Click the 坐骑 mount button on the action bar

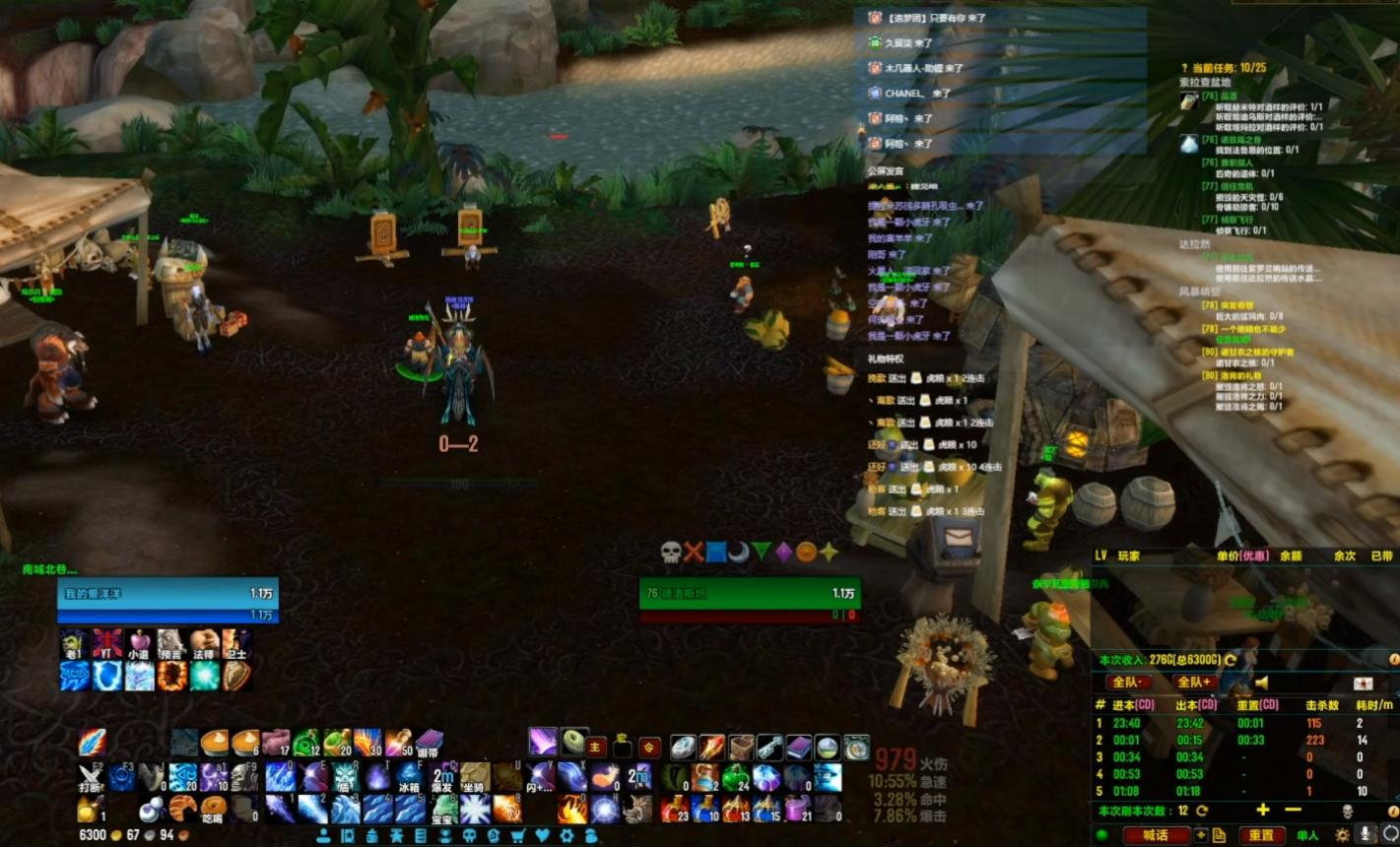coord(475,774)
